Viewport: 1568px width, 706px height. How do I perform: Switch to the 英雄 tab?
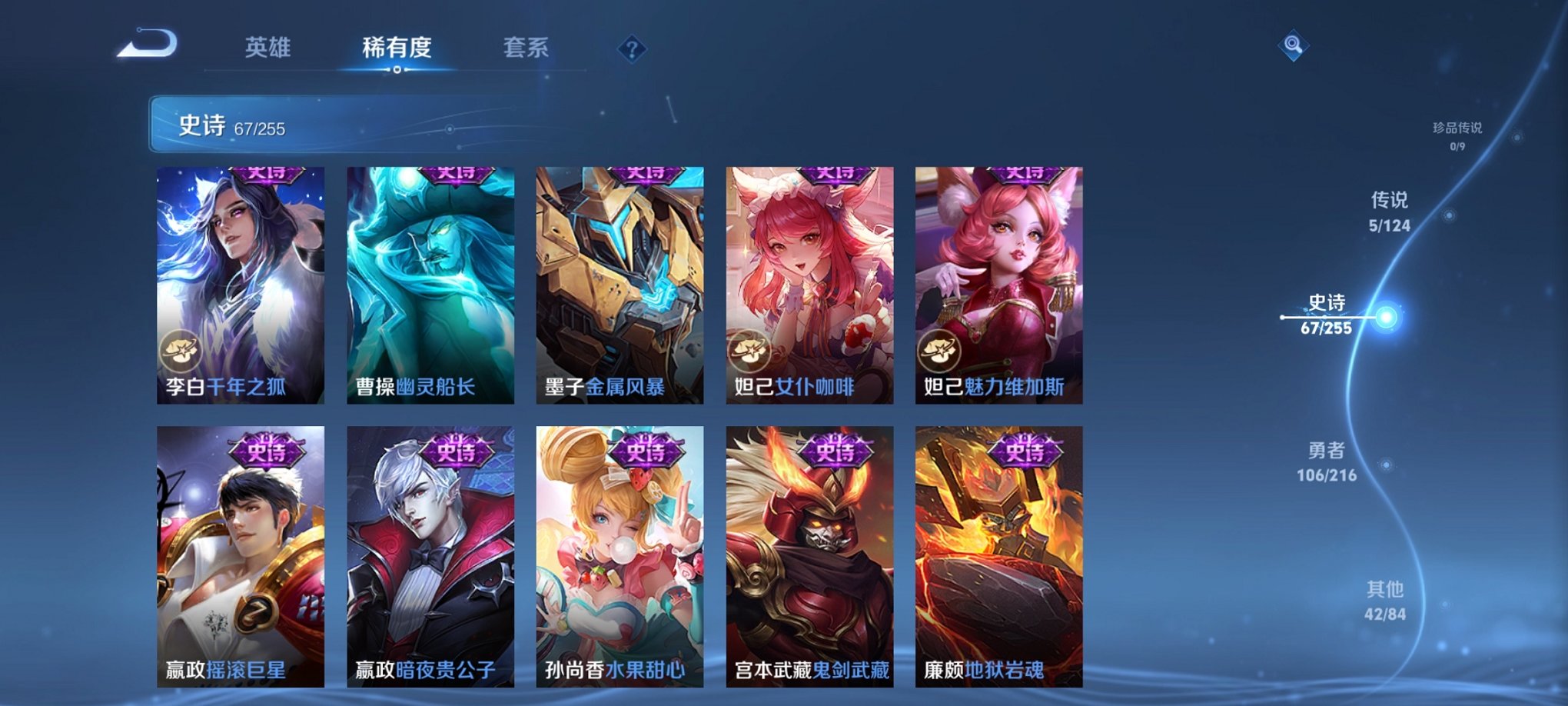[269, 48]
